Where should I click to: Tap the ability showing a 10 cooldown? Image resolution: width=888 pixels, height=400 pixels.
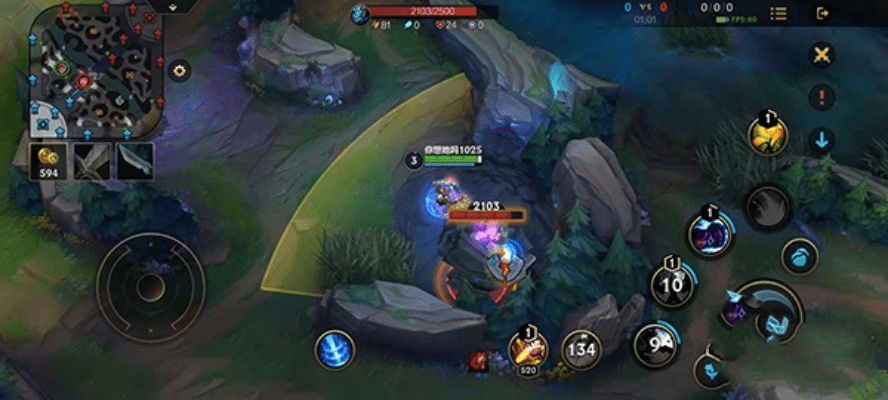tap(672, 284)
